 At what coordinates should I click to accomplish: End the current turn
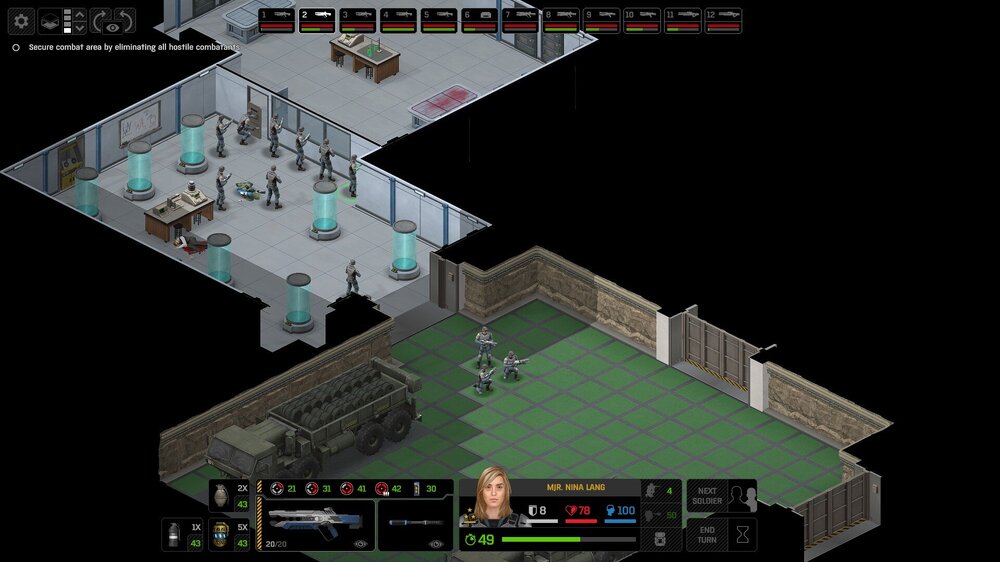pyautogui.click(x=721, y=534)
